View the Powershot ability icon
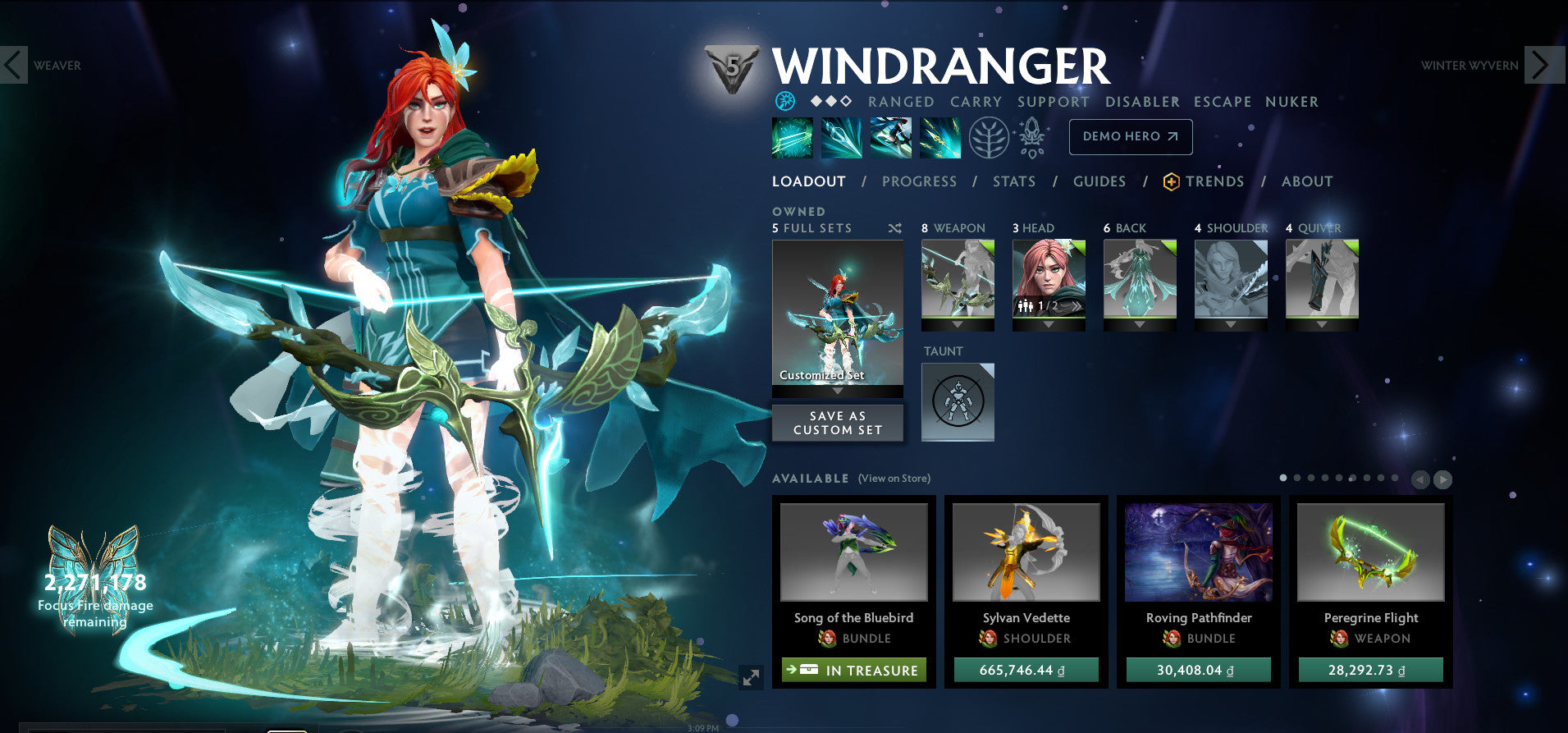 [843, 137]
